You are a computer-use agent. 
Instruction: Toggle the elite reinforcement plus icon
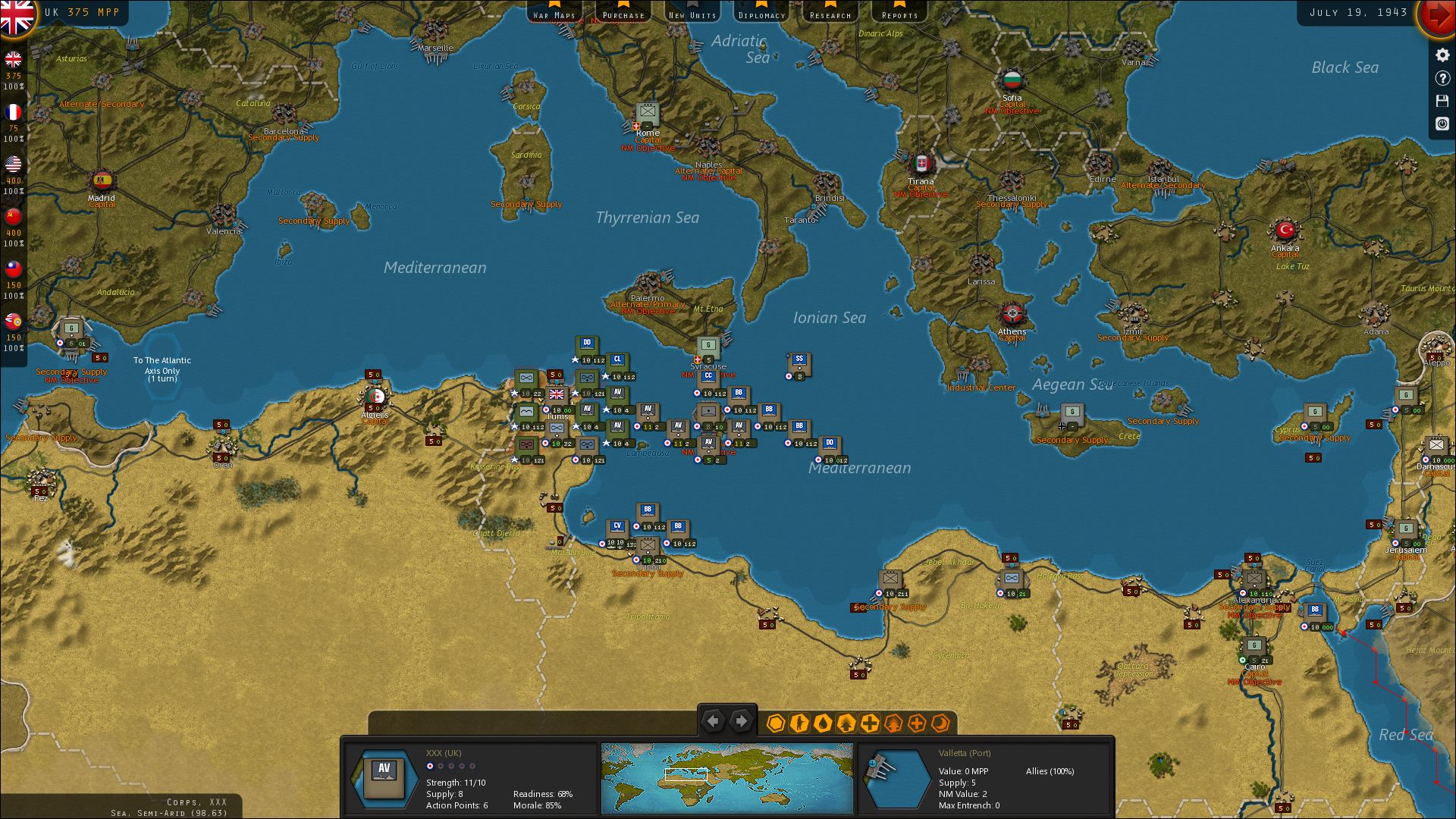pos(916,724)
